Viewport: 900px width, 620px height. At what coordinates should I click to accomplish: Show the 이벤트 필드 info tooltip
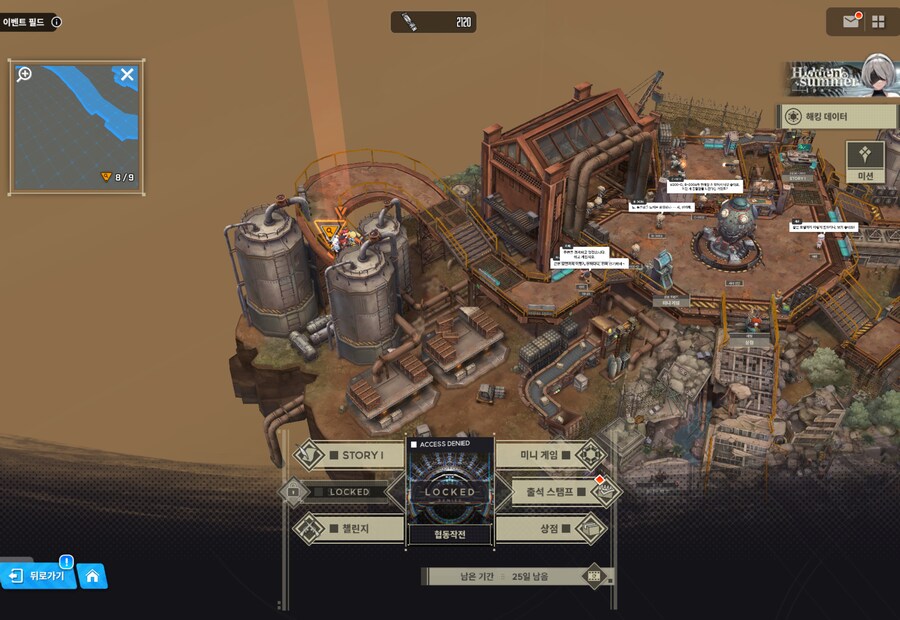click(56, 21)
